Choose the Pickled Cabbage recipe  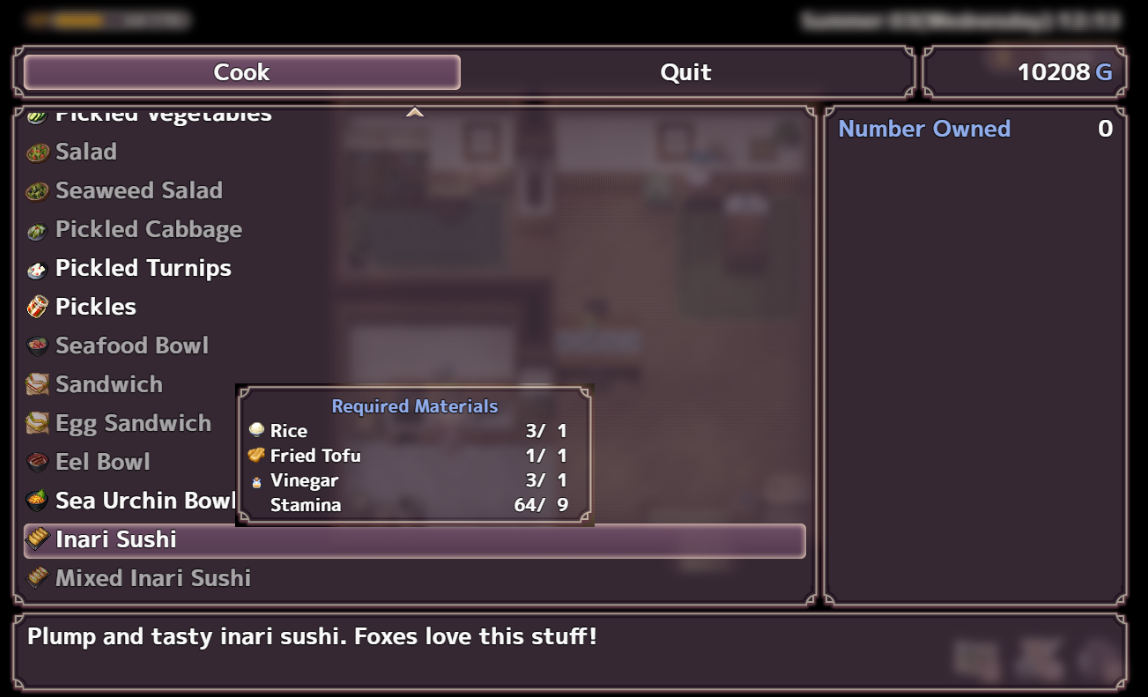pos(148,230)
